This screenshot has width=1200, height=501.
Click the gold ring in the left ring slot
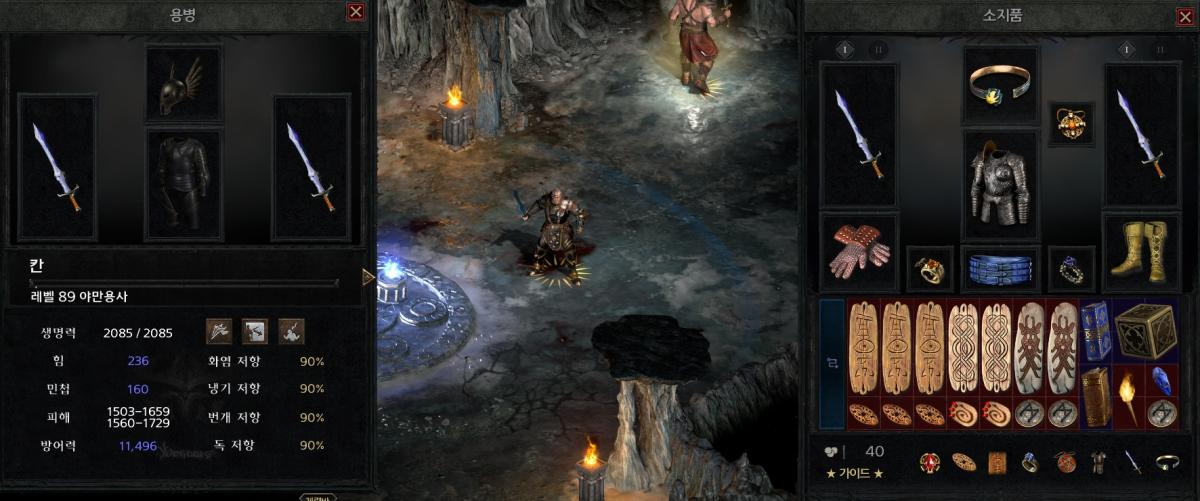(929, 269)
